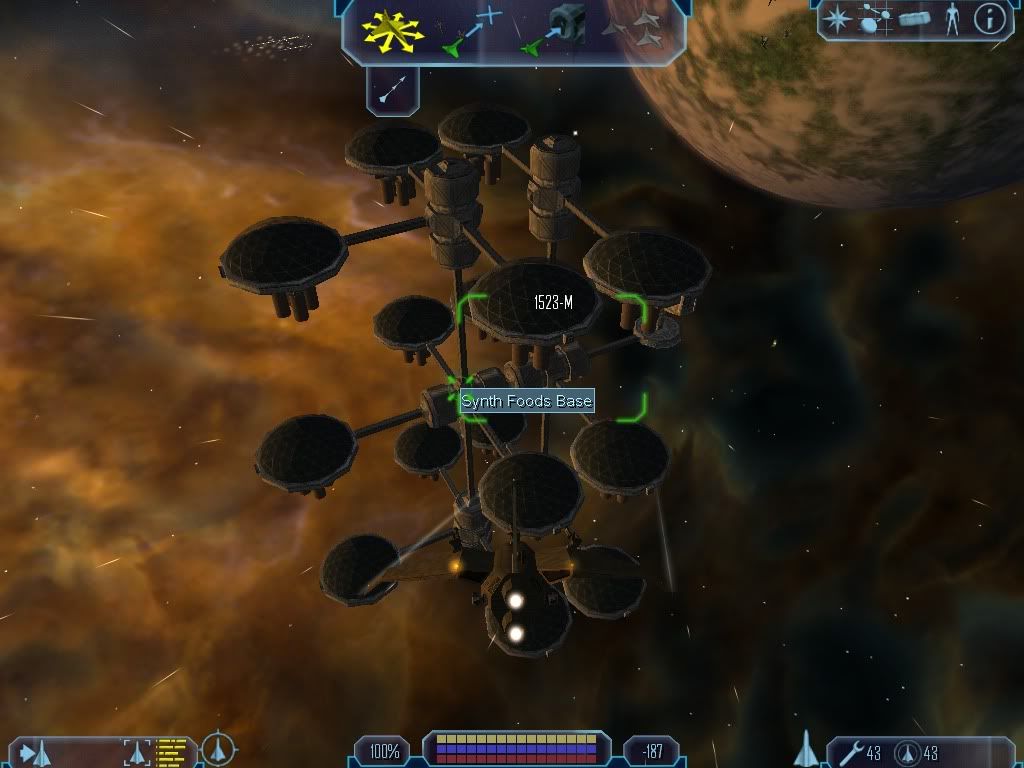Click the bracketed ship target view icon
Screen dimensions: 1024x768
pos(136,750)
